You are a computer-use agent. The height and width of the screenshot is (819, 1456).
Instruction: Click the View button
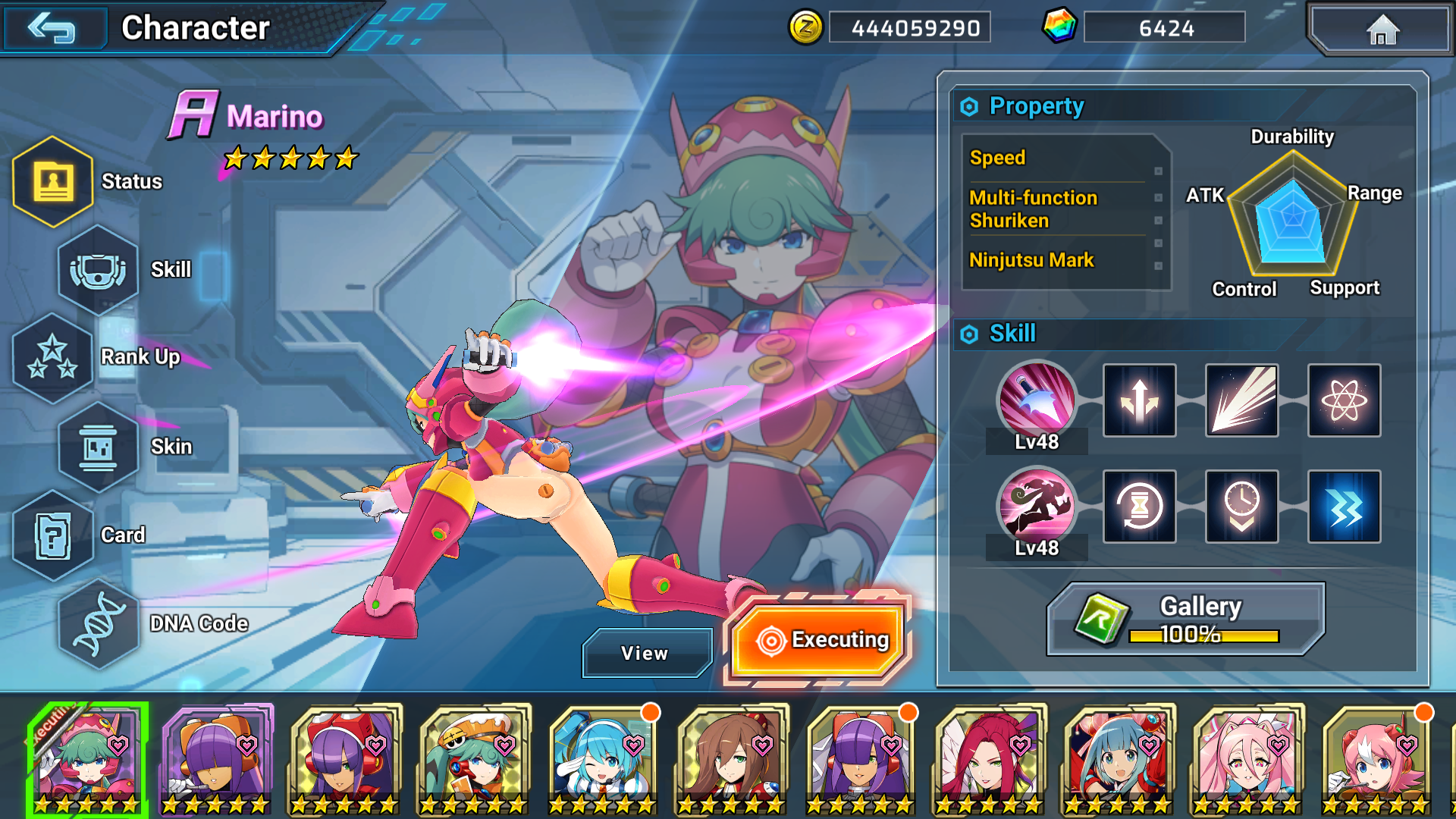[x=645, y=653]
